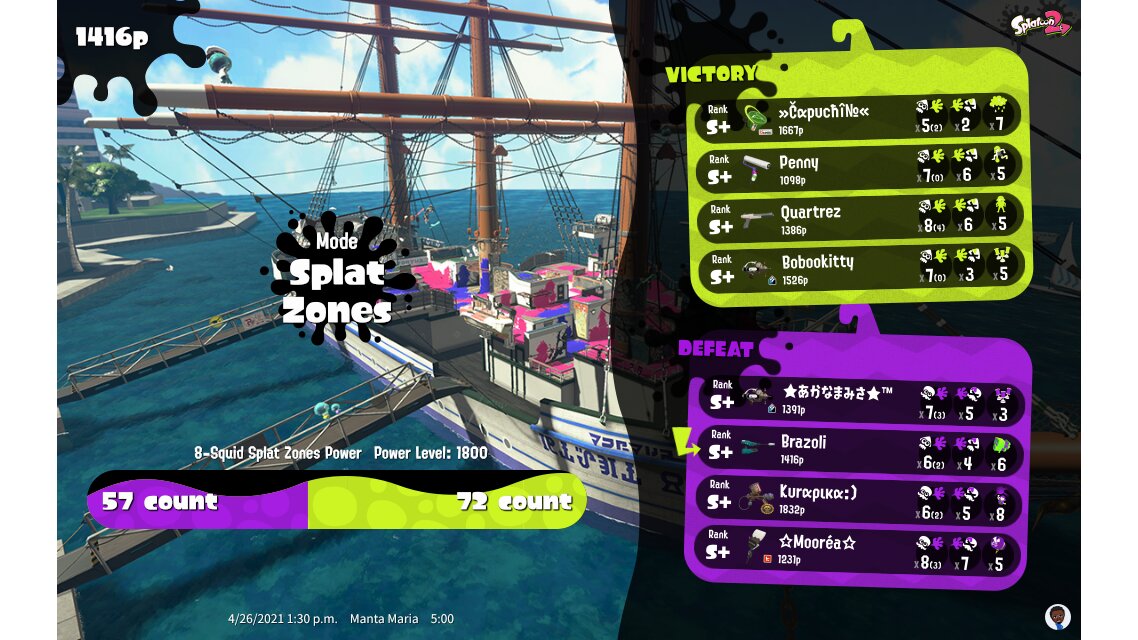Open Quartrez's player result row
Image resolution: width=1138 pixels, height=640 pixels.
coord(860,217)
